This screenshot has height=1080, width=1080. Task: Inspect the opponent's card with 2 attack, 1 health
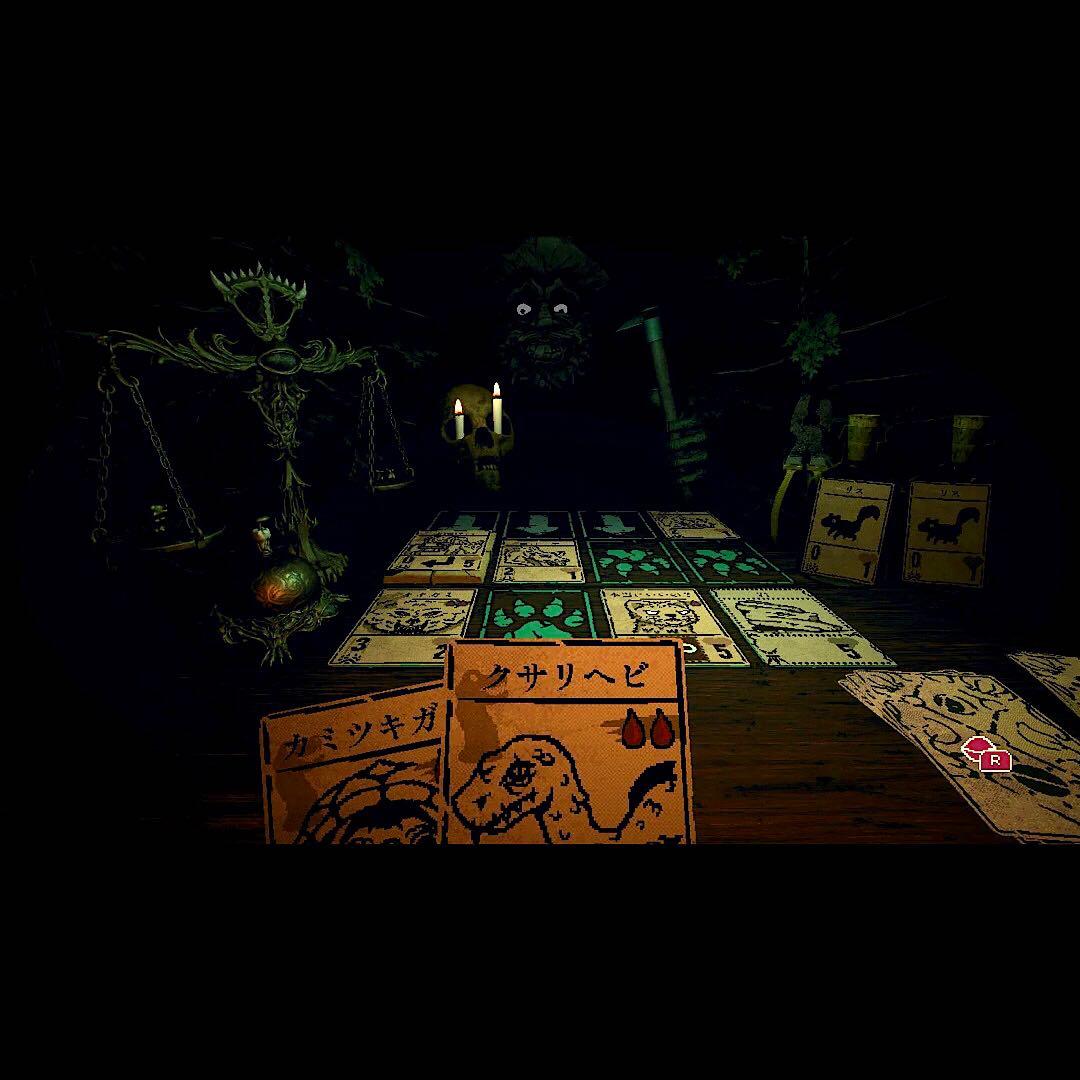tap(538, 562)
